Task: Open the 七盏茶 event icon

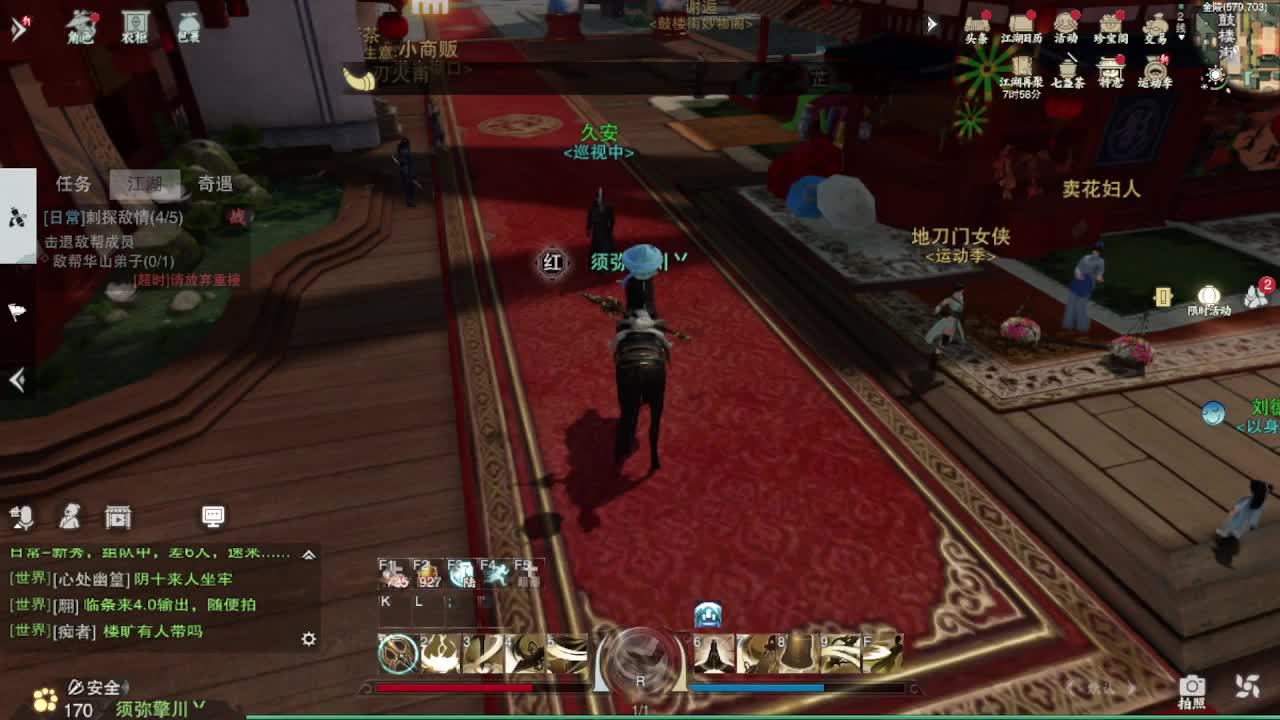Action: coord(1068,70)
